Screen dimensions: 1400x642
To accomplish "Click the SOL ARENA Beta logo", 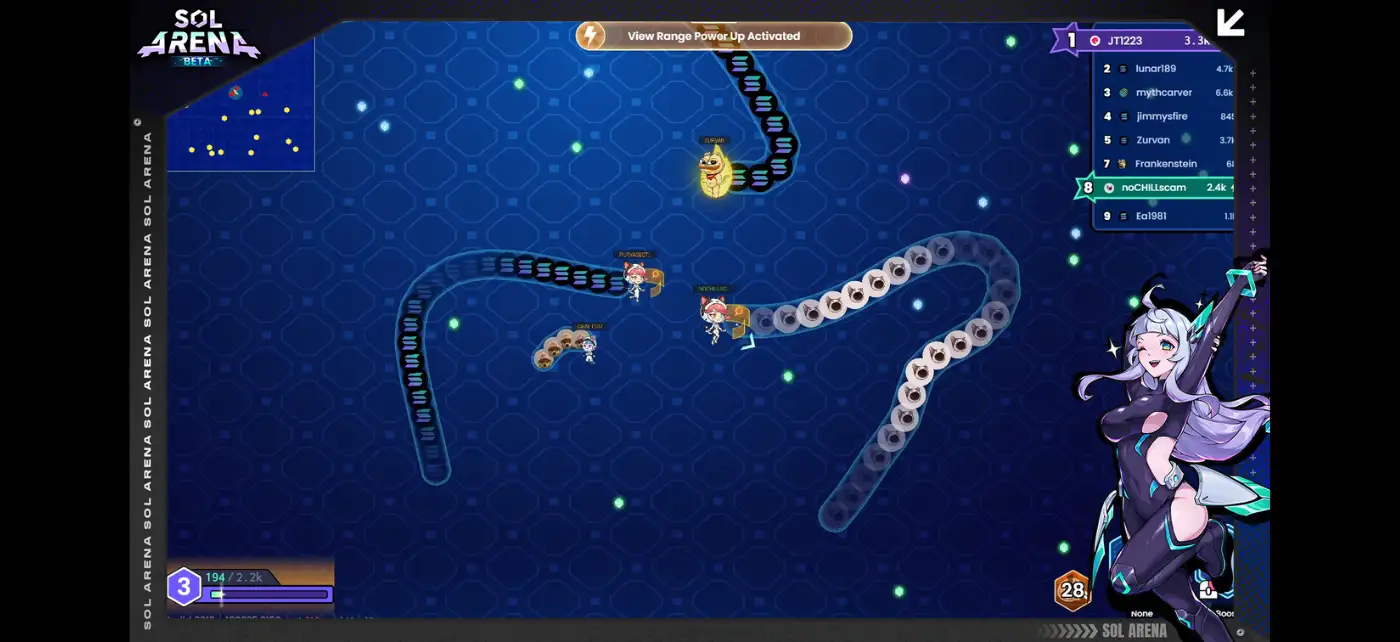I will pos(198,37).
